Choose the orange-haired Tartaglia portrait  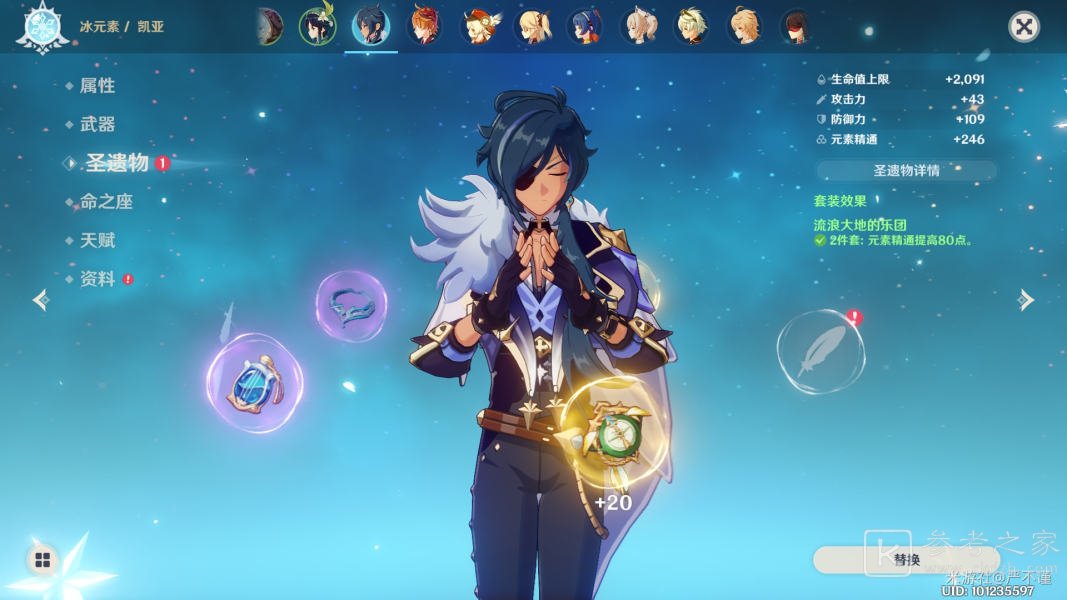425,26
